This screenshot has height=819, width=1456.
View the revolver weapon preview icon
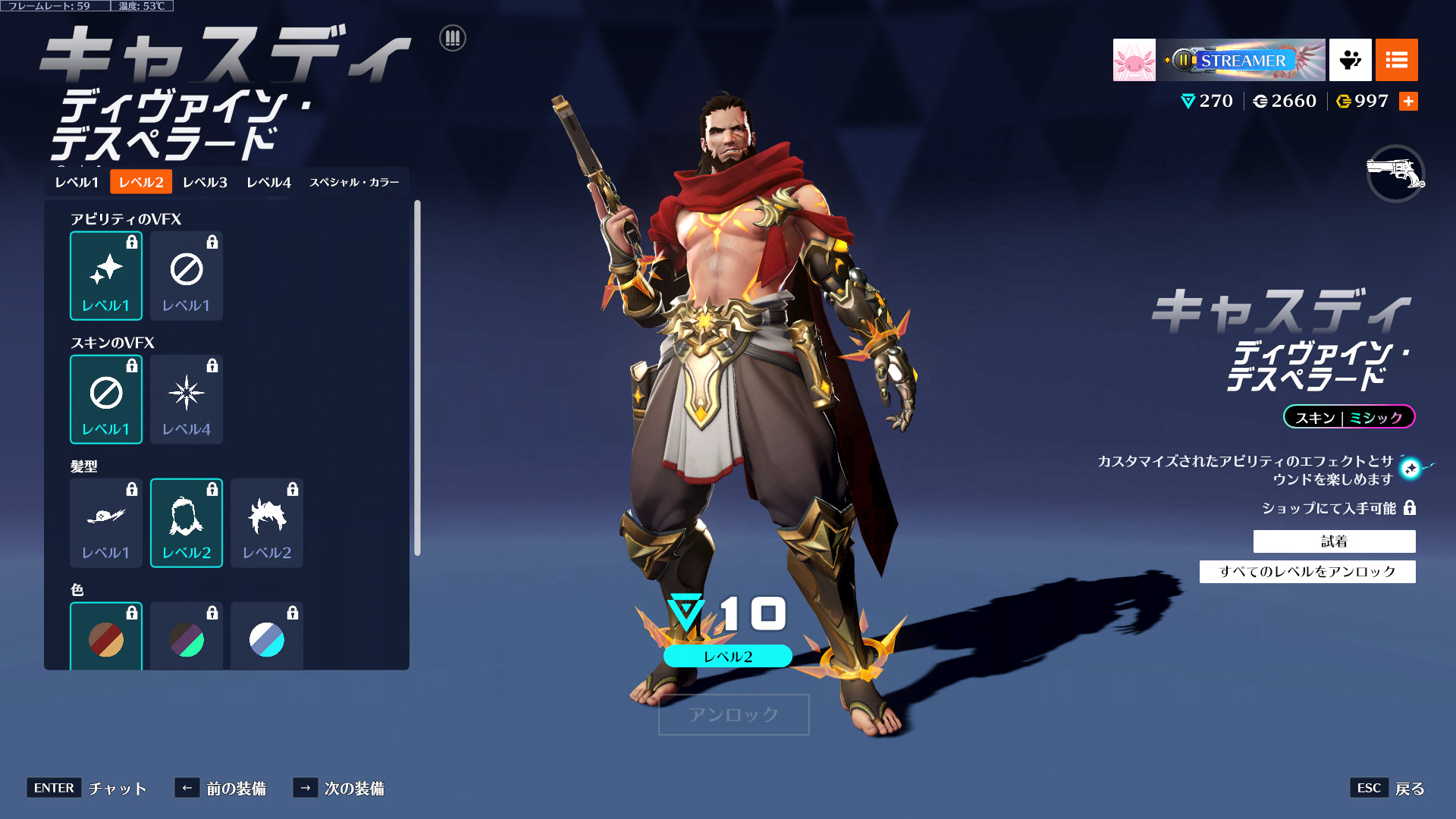click(x=1395, y=174)
